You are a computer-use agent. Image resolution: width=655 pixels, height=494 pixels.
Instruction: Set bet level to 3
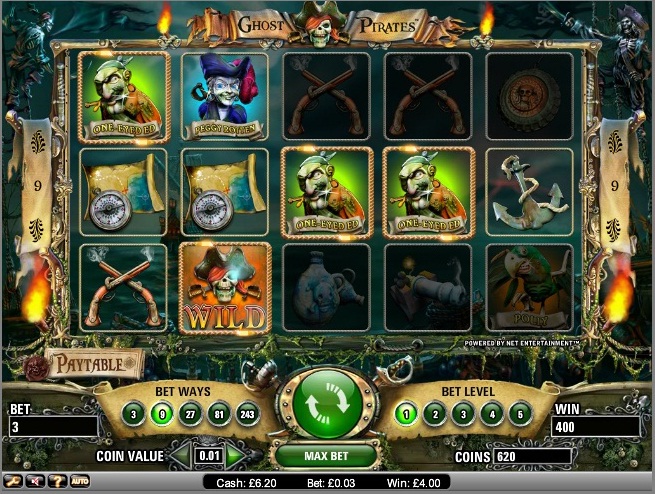462,414
